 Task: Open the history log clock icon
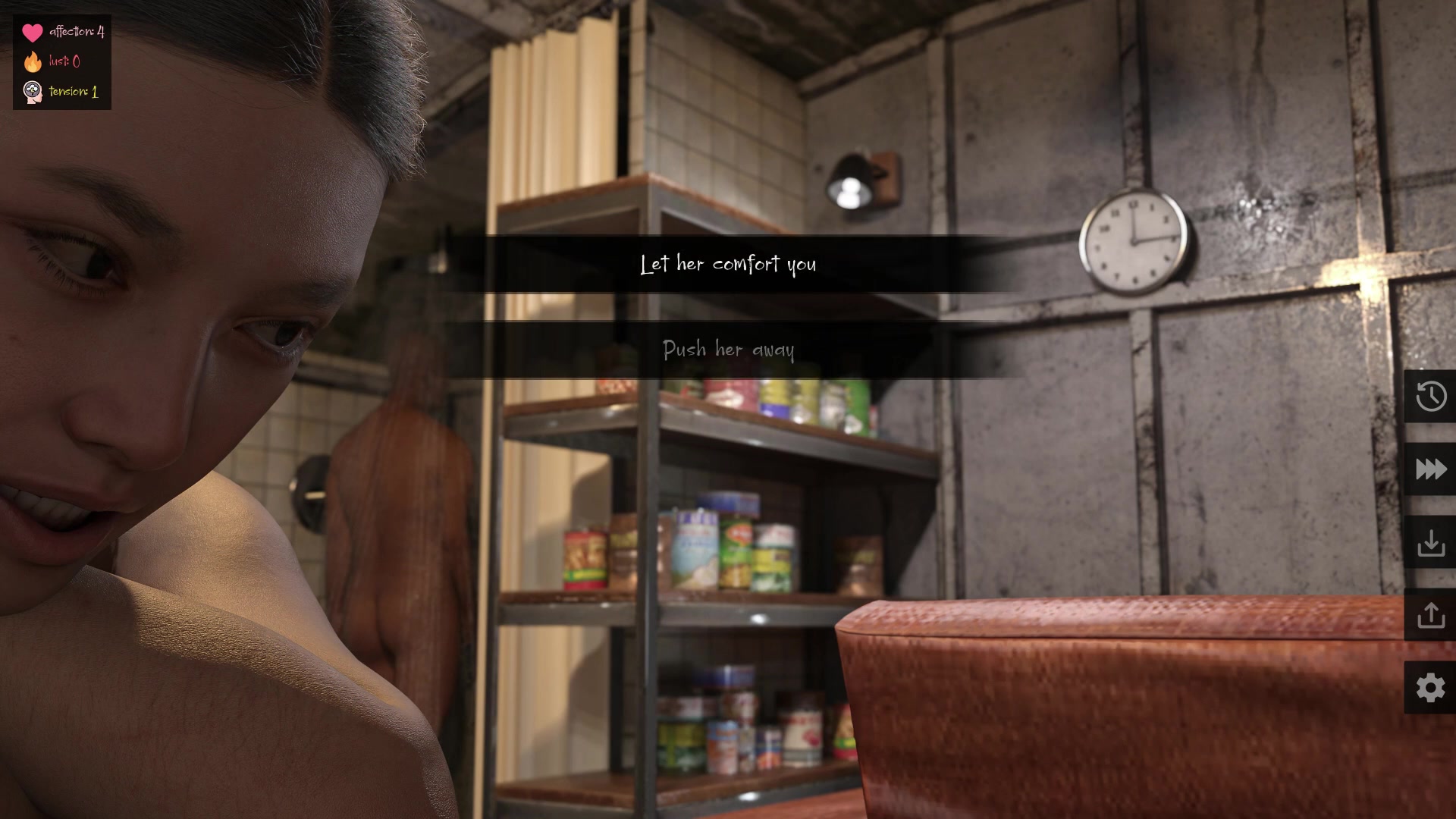pos(1430,396)
